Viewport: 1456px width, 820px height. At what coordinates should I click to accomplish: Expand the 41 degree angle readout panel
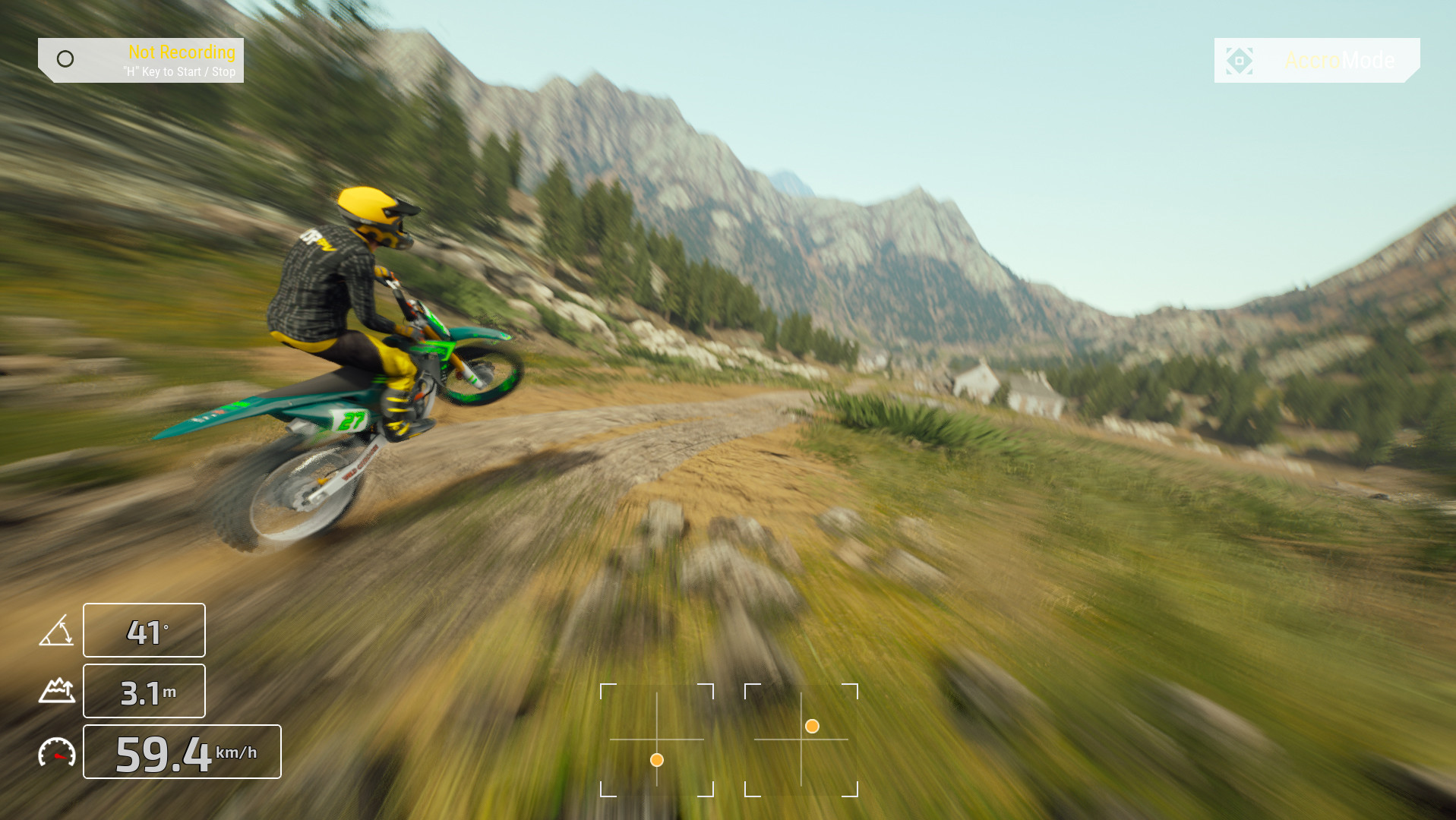pos(144,629)
